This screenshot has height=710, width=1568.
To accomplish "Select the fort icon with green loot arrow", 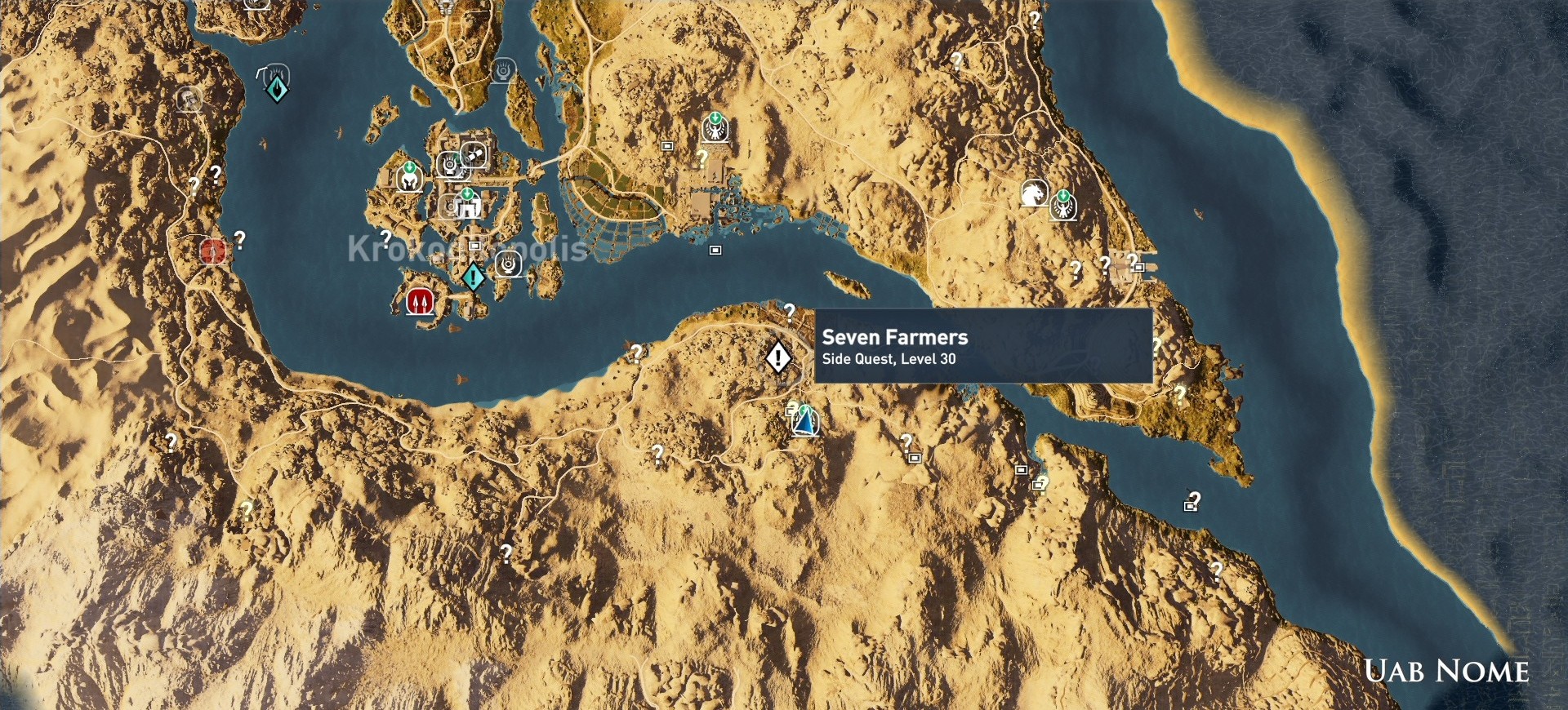I will coord(467,206).
